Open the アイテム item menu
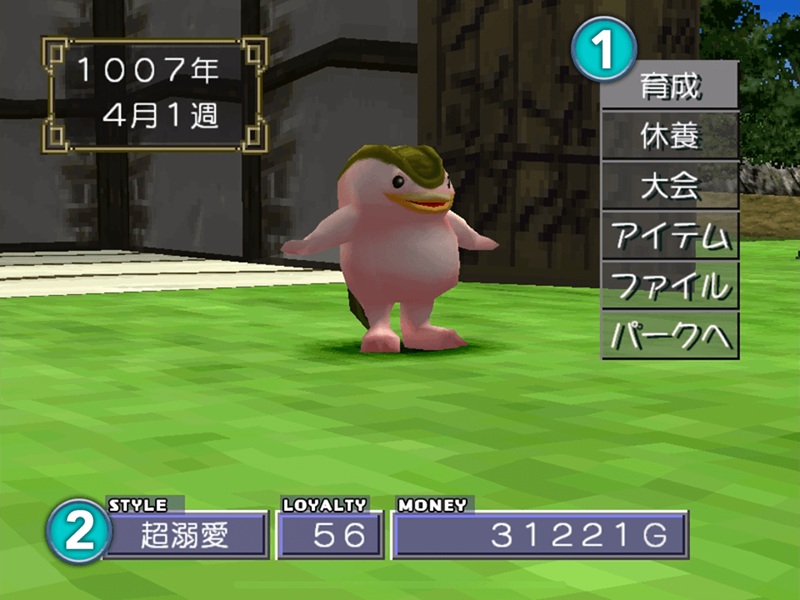The width and height of the screenshot is (800, 600). click(670, 236)
